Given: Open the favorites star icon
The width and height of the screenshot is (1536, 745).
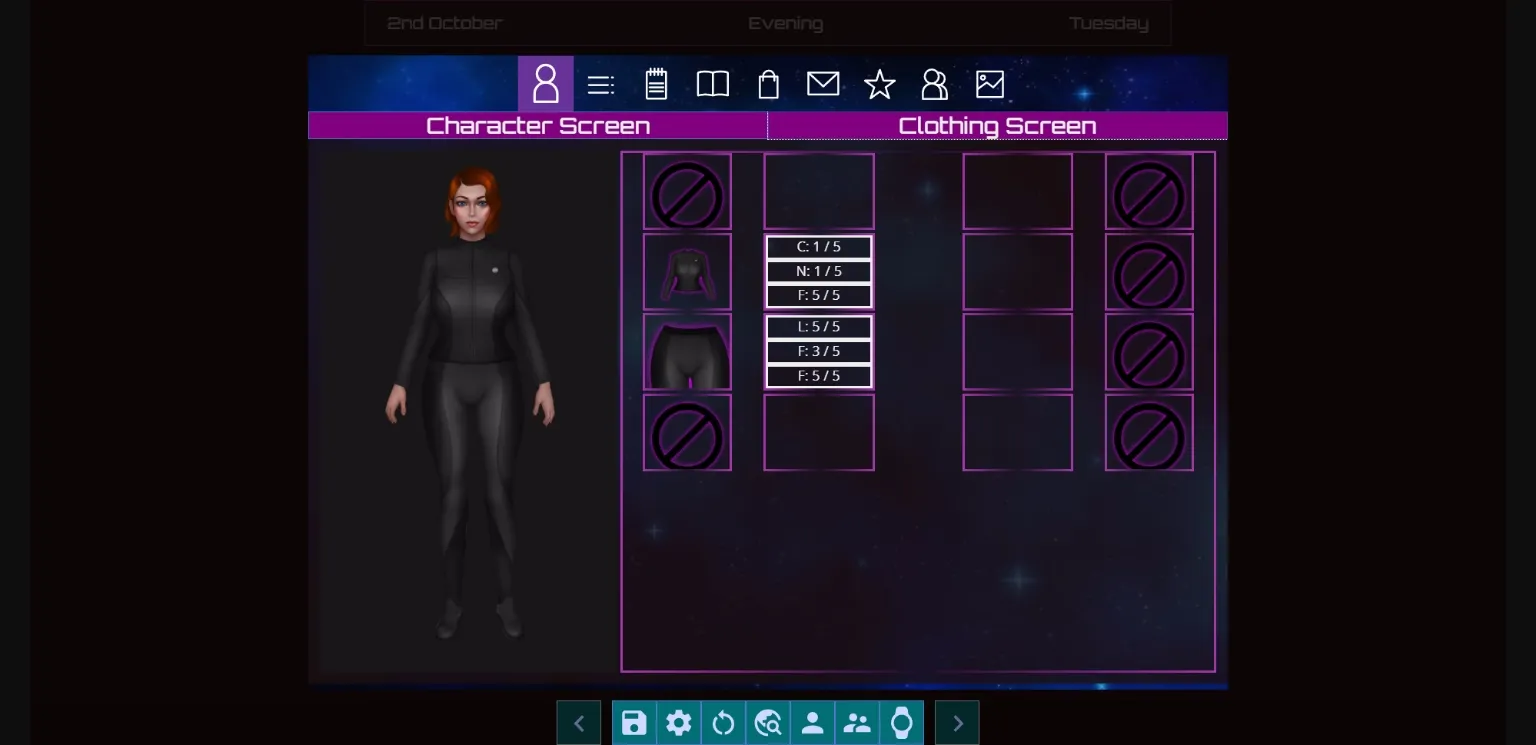Looking at the screenshot, I should (x=879, y=84).
